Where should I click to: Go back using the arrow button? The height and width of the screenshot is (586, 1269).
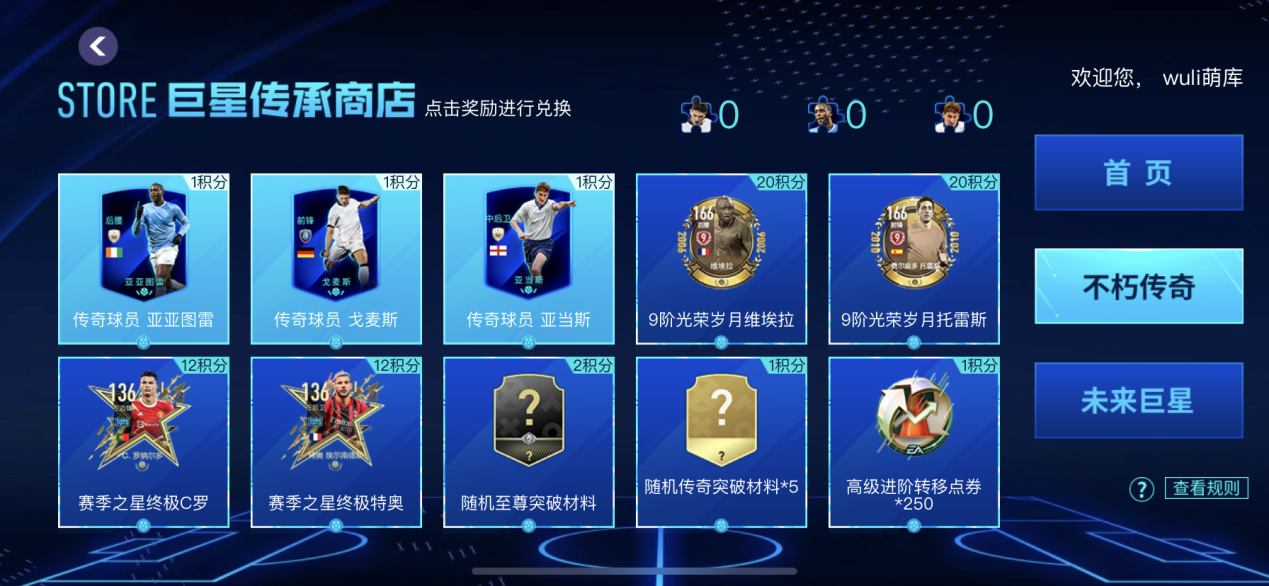tap(98, 46)
